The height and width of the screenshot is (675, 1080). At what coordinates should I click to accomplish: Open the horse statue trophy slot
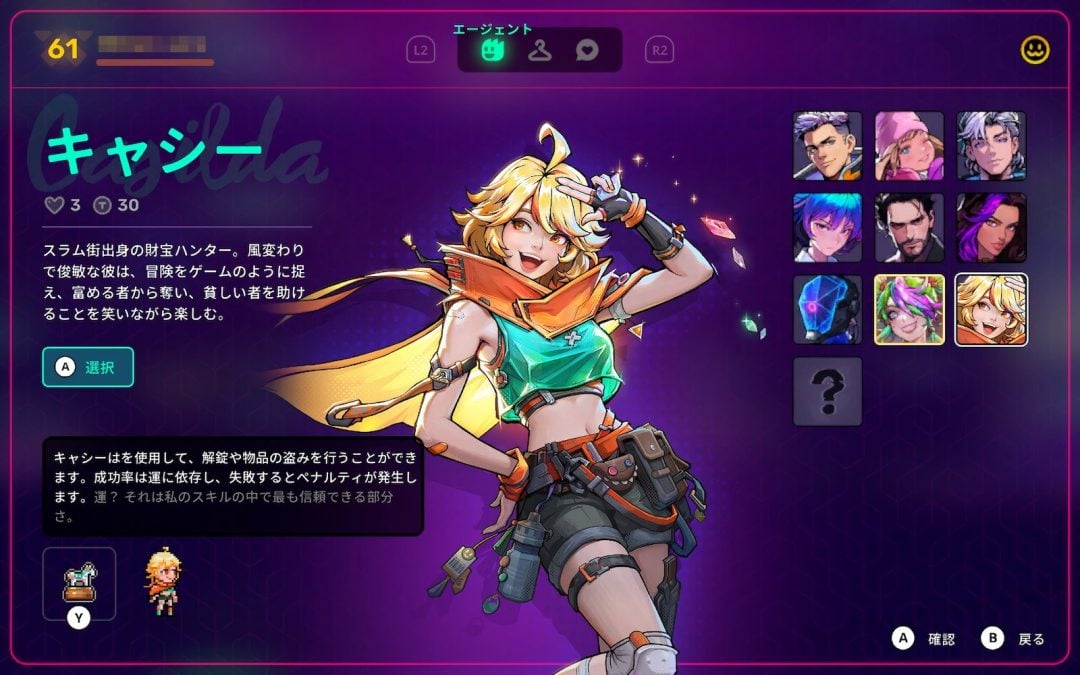tap(79, 583)
